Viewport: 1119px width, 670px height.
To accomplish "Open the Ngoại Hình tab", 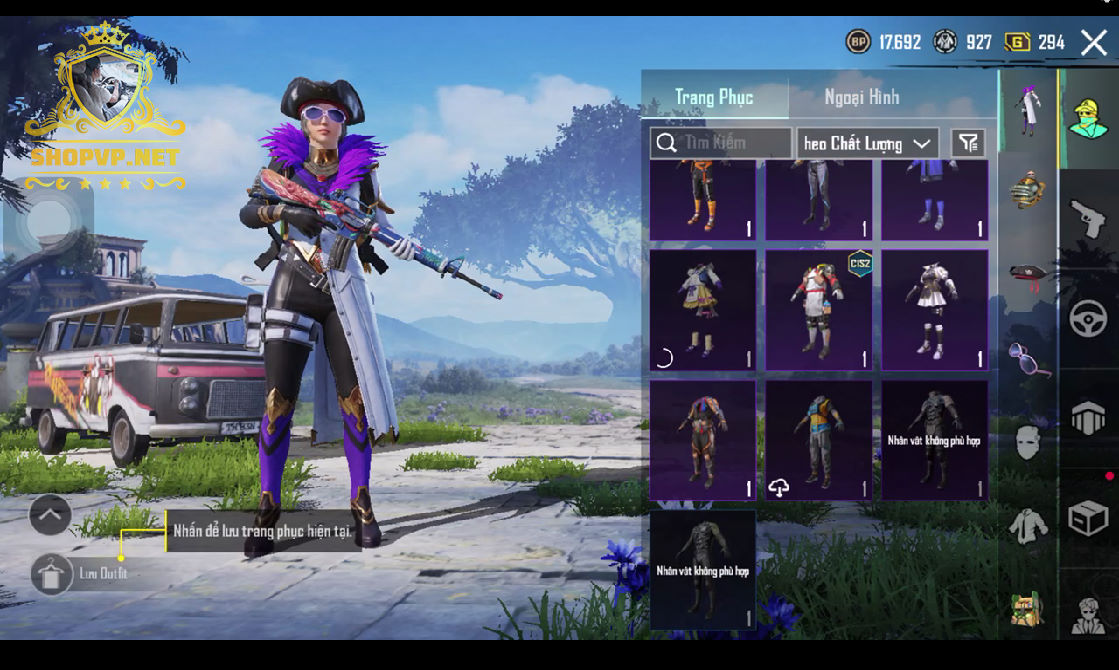I will (x=861, y=97).
